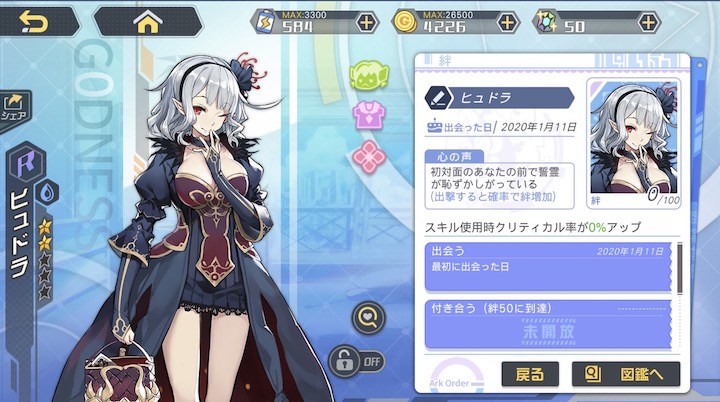Select the pink flower clover icon
Screen dimensions: 720x402
pos(368,155)
